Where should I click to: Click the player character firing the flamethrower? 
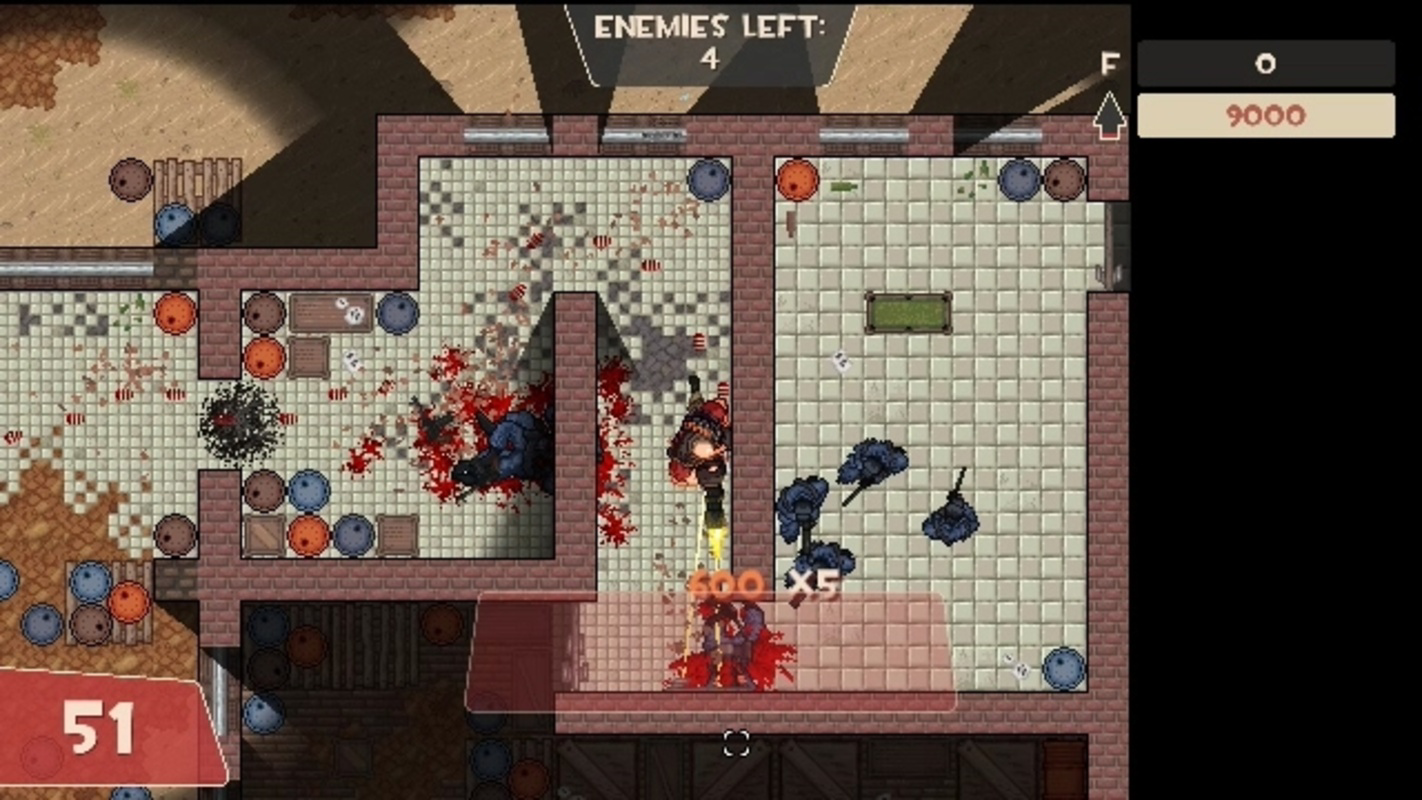pyautogui.click(x=700, y=450)
